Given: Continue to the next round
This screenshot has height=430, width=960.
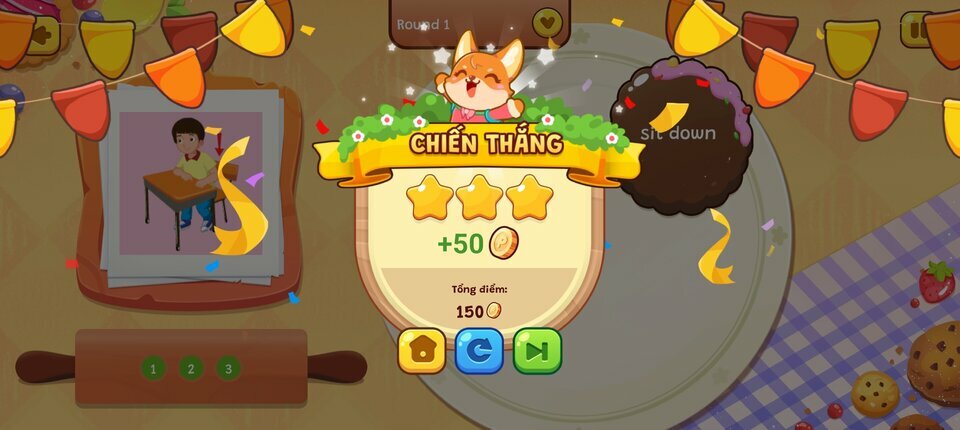Looking at the screenshot, I should [x=537, y=351].
